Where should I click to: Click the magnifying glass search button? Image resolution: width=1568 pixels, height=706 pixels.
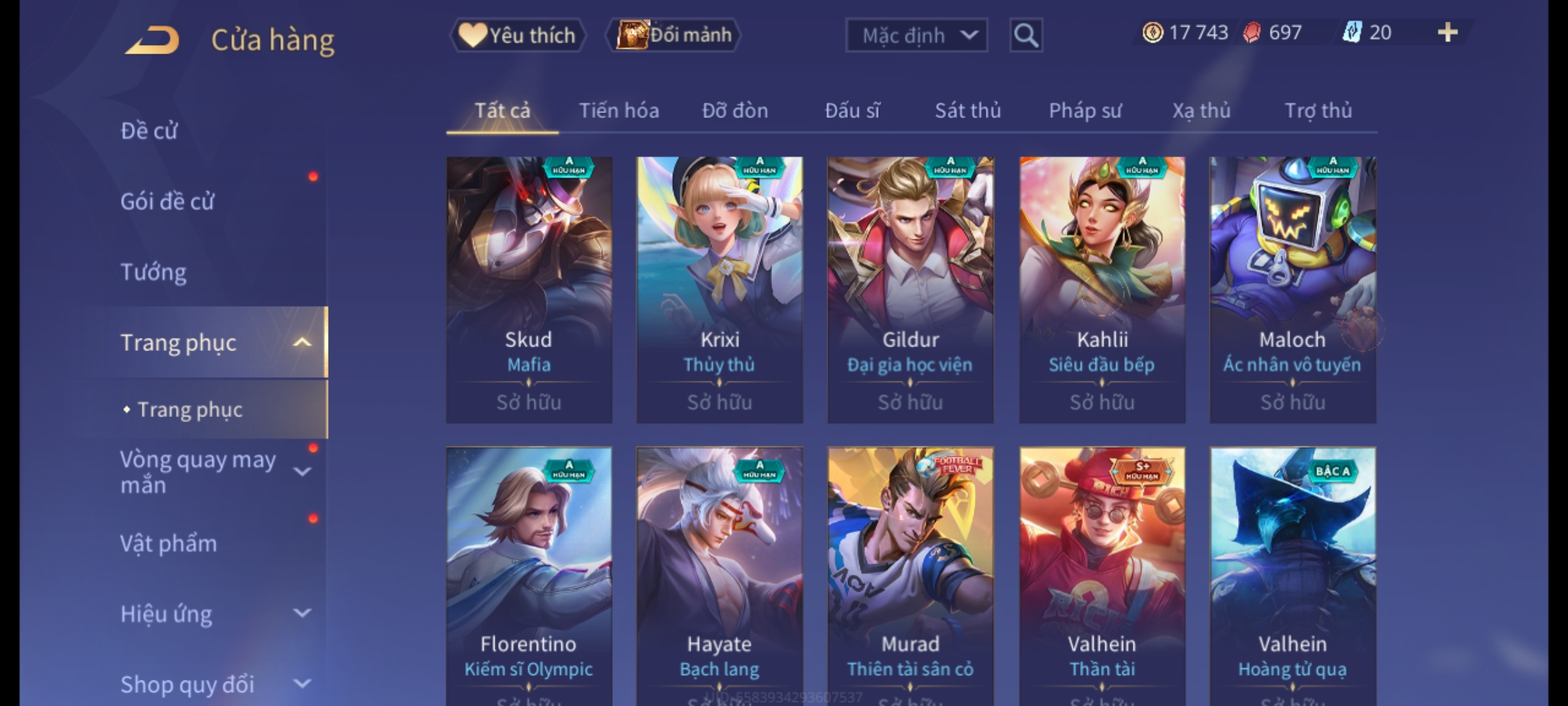click(1026, 35)
